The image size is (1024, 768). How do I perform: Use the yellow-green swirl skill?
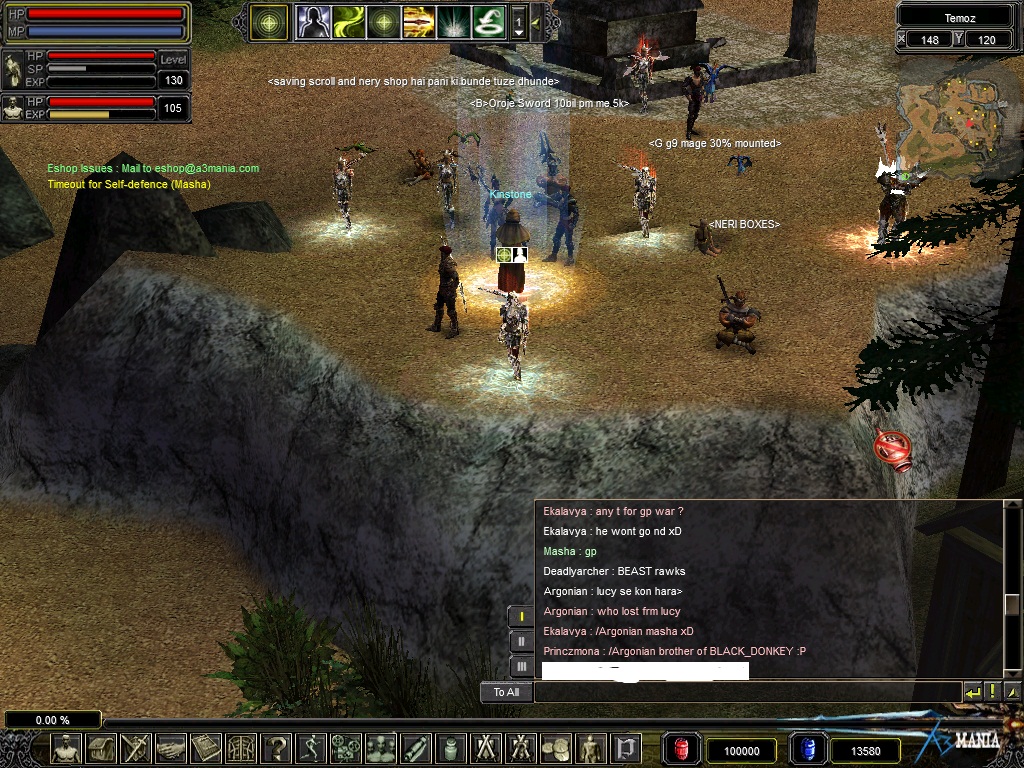[349, 21]
